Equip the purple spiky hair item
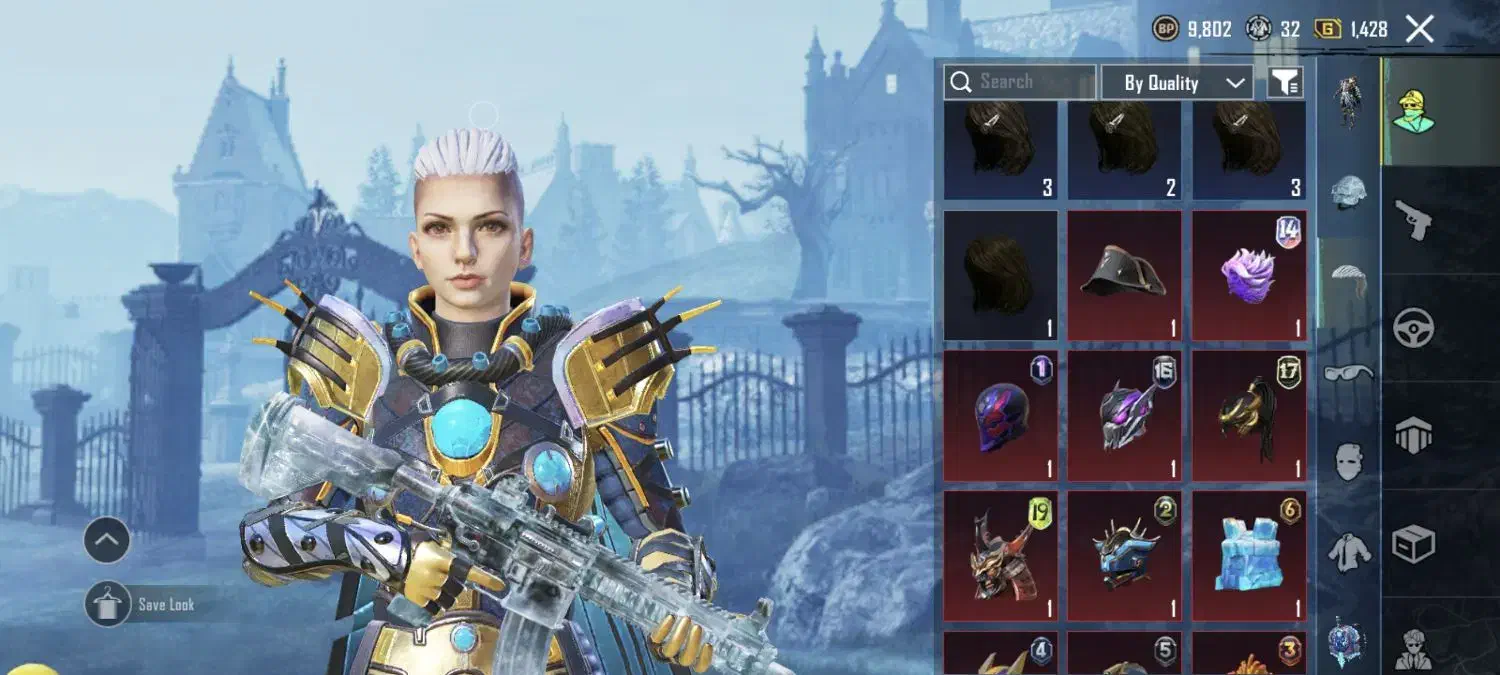 tap(1248, 275)
